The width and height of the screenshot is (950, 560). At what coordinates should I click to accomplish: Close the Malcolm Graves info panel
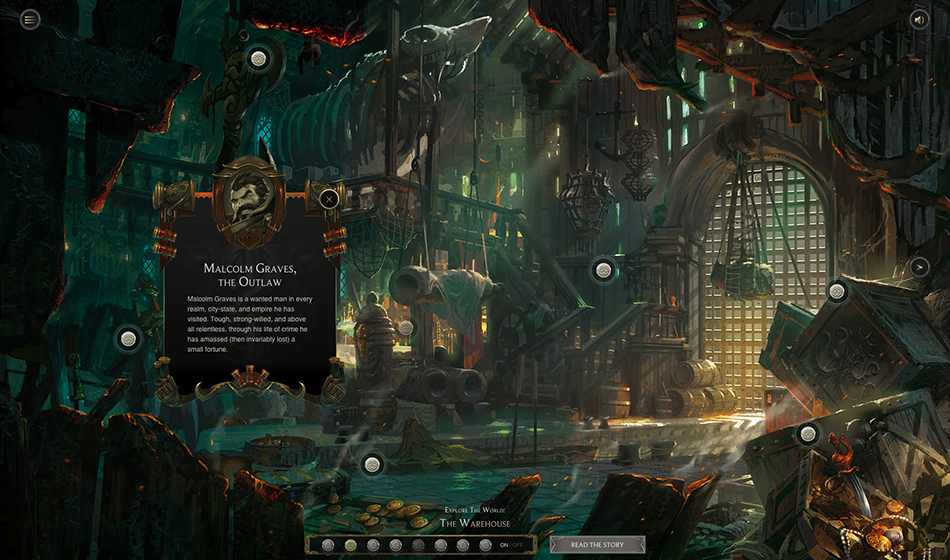coord(329,198)
